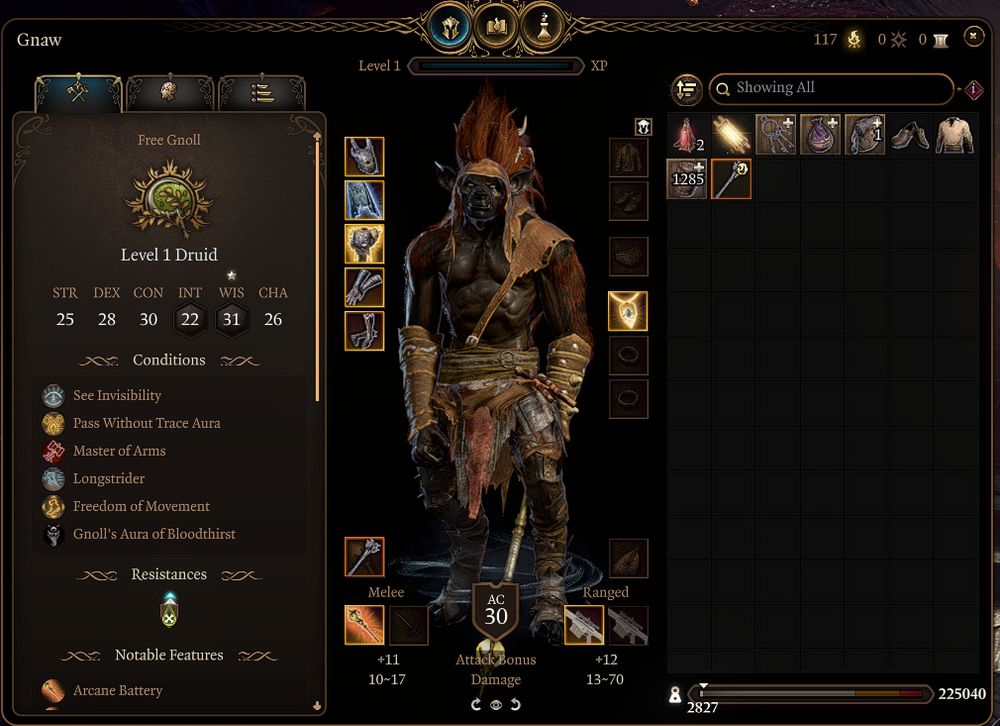This screenshot has width=1000, height=726.
Task: Pick the red potion stack of two
Action: (687, 134)
